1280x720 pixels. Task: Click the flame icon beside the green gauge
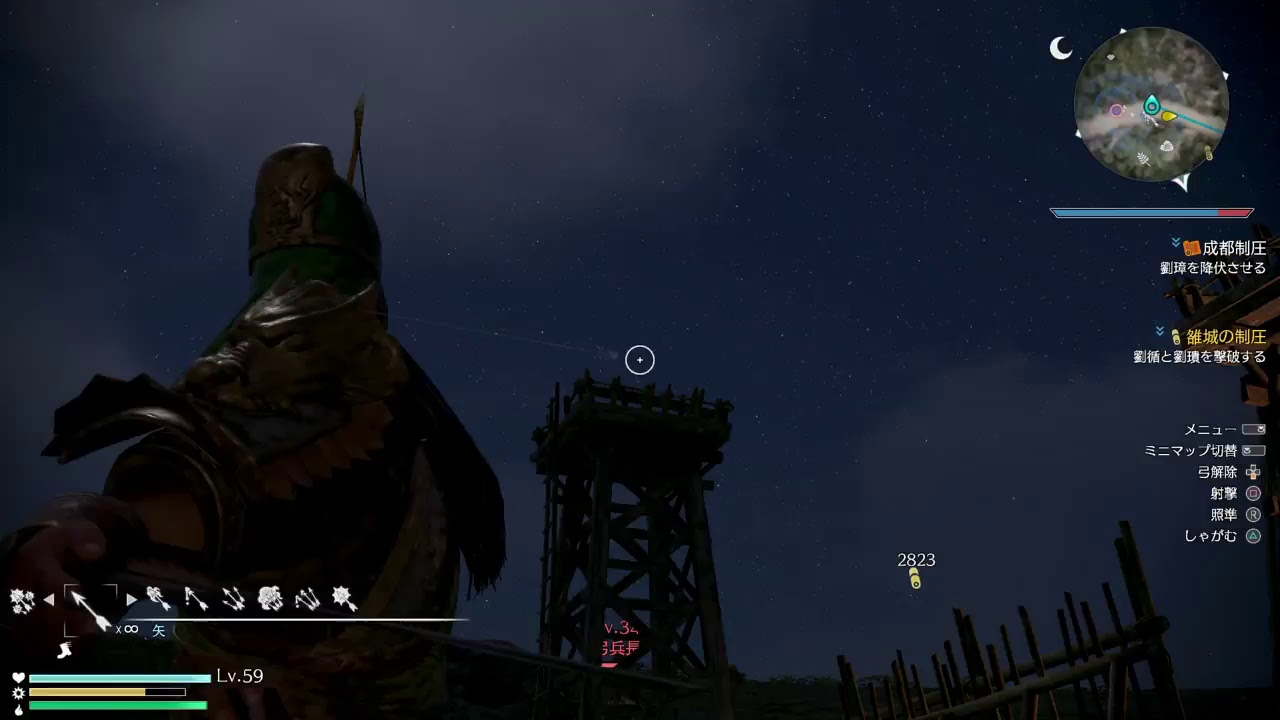click(x=18, y=710)
